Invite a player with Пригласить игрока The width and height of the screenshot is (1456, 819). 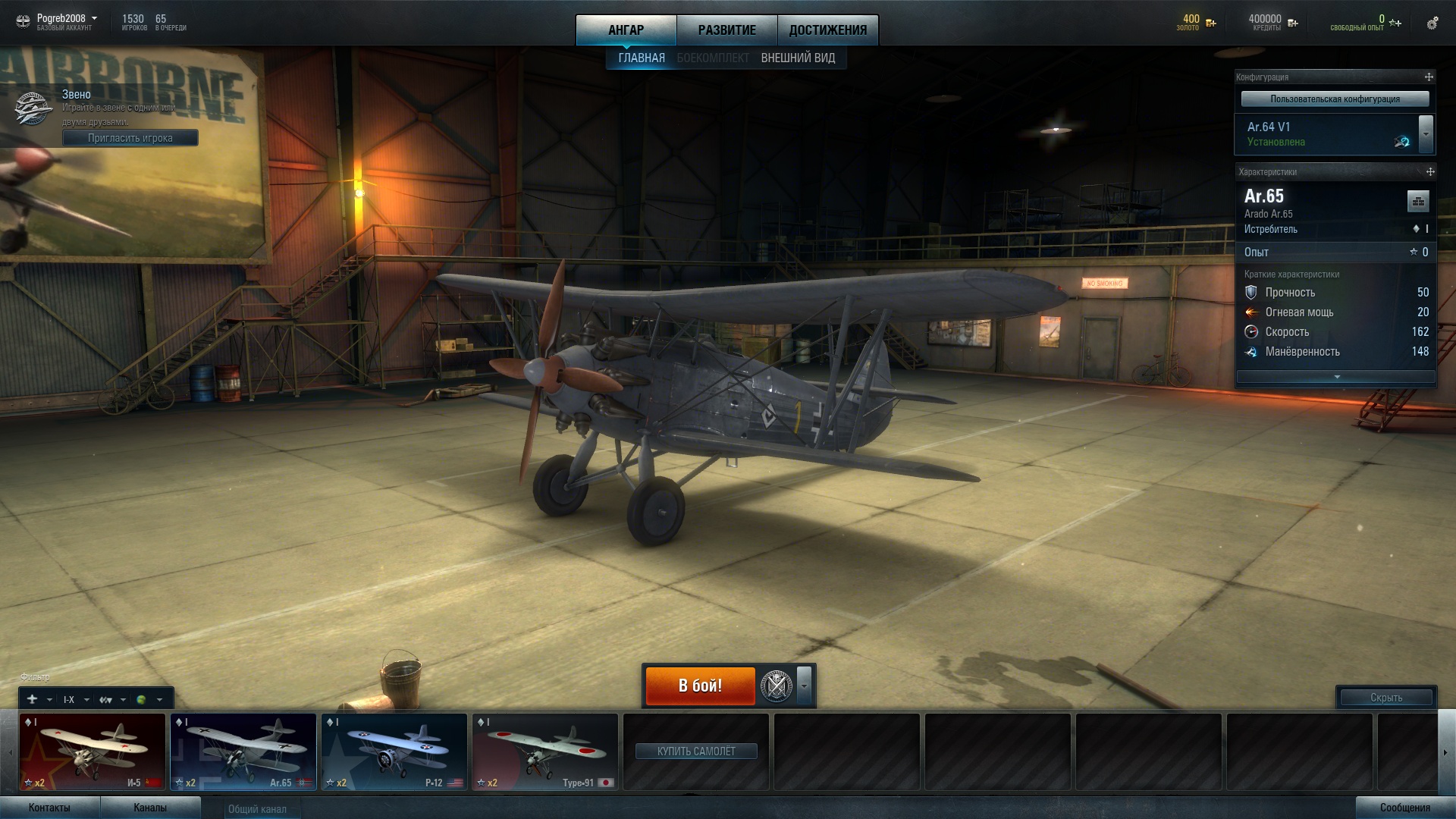pyautogui.click(x=130, y=138)
